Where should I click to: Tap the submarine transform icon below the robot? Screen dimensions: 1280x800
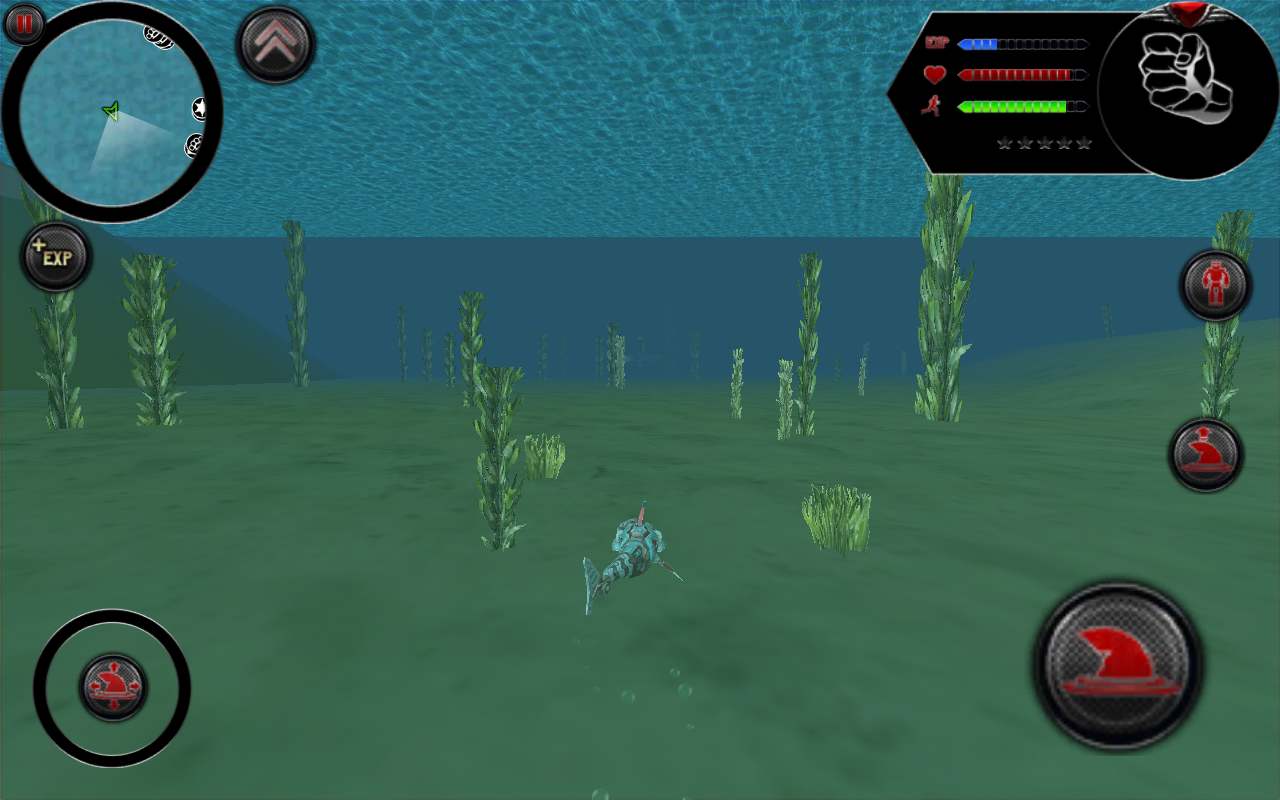tap(1207, 451)
